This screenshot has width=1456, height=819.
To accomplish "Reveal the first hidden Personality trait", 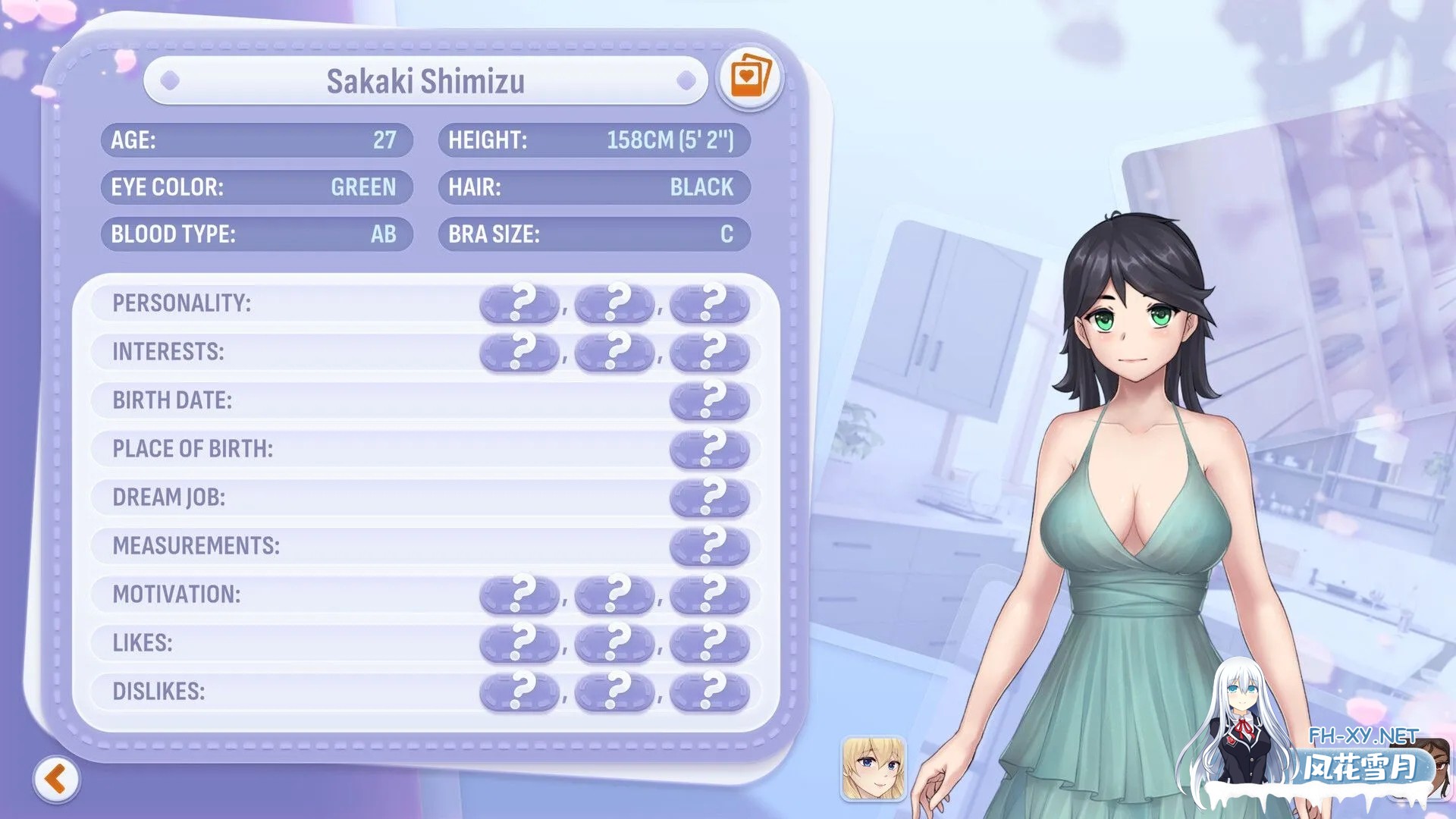I will [x=520, y=303].
